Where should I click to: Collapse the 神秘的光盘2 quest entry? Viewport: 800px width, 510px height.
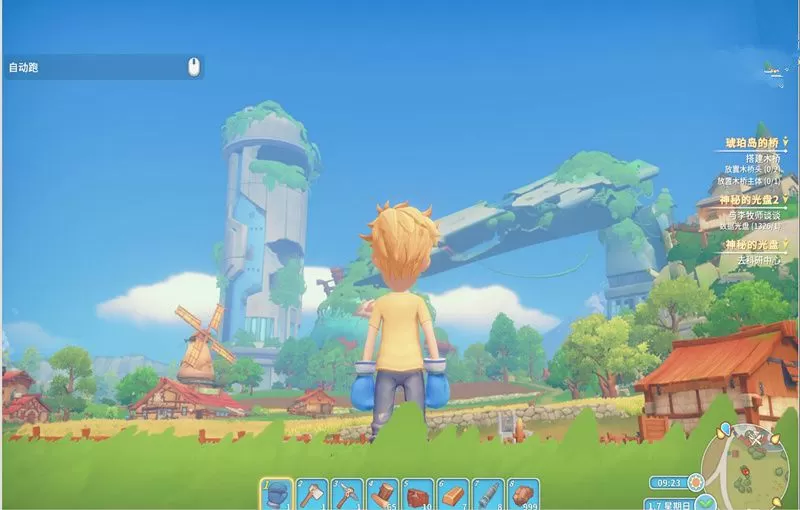click(x=786, y=201)
